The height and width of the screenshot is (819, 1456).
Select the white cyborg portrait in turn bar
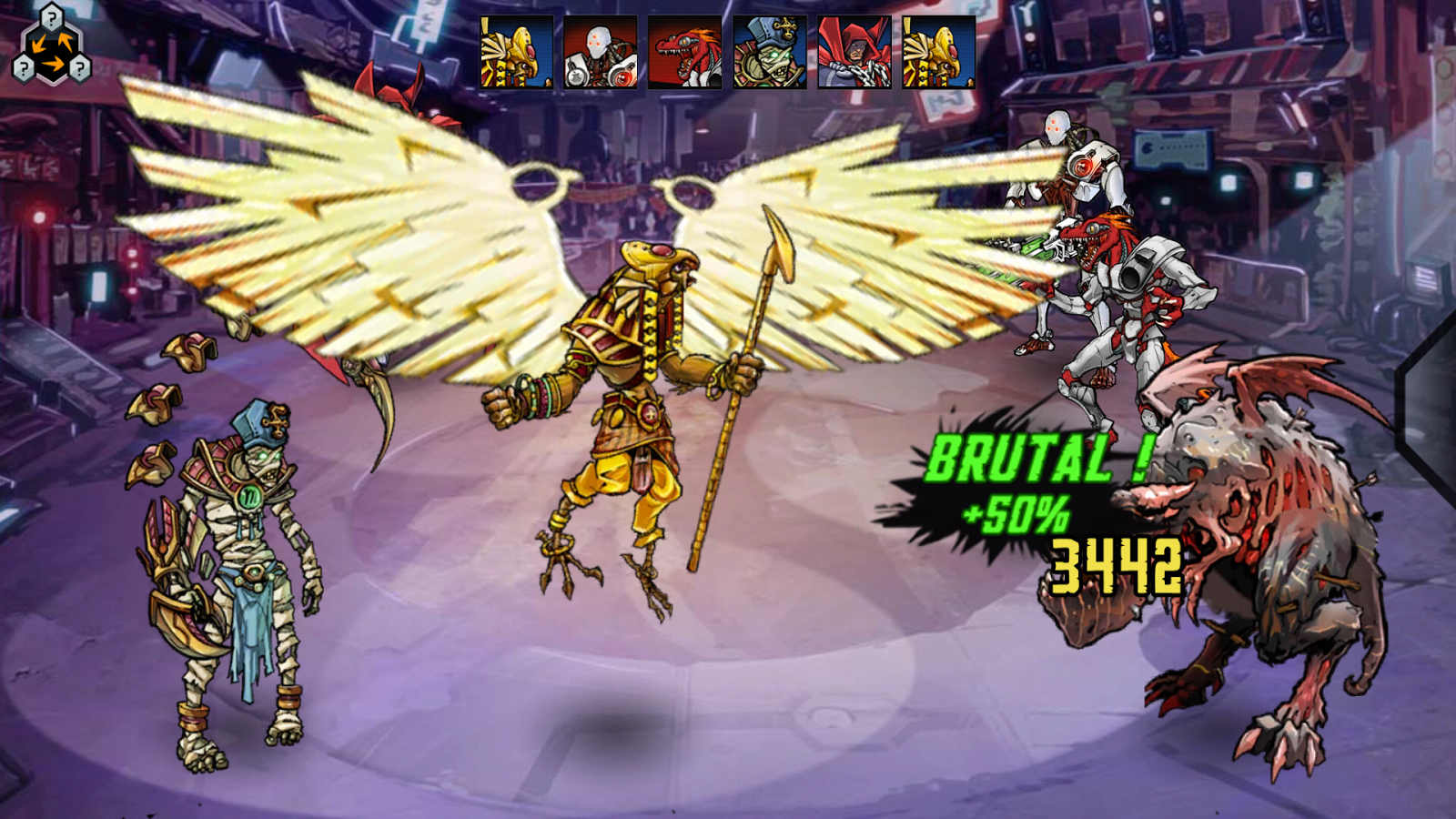[602, 50]
